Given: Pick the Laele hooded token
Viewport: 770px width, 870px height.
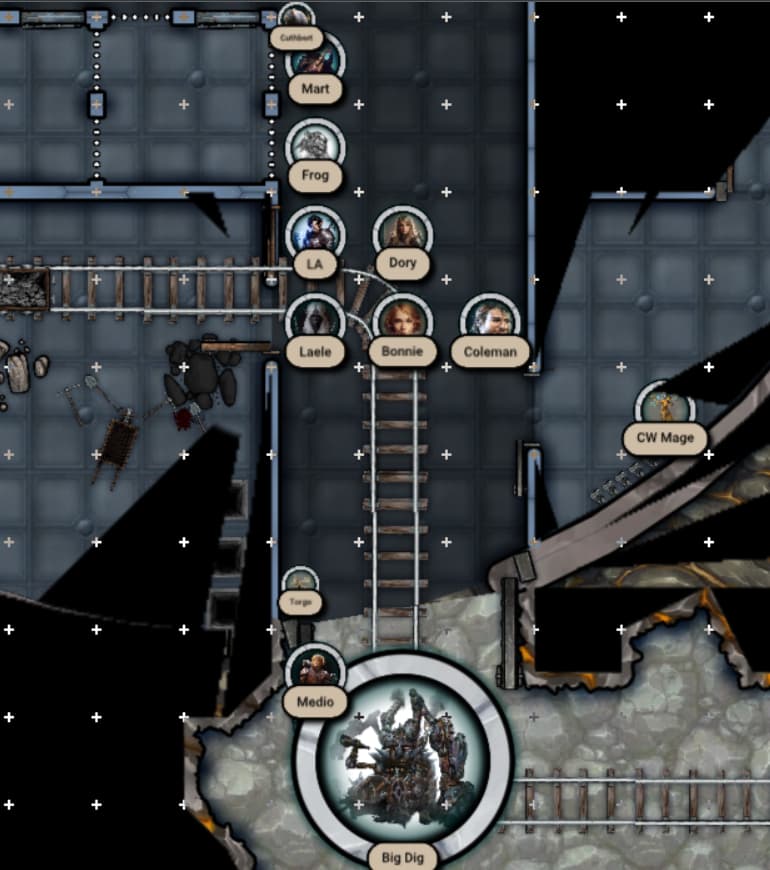Looking at the screenshot, I should pos(315,321).
